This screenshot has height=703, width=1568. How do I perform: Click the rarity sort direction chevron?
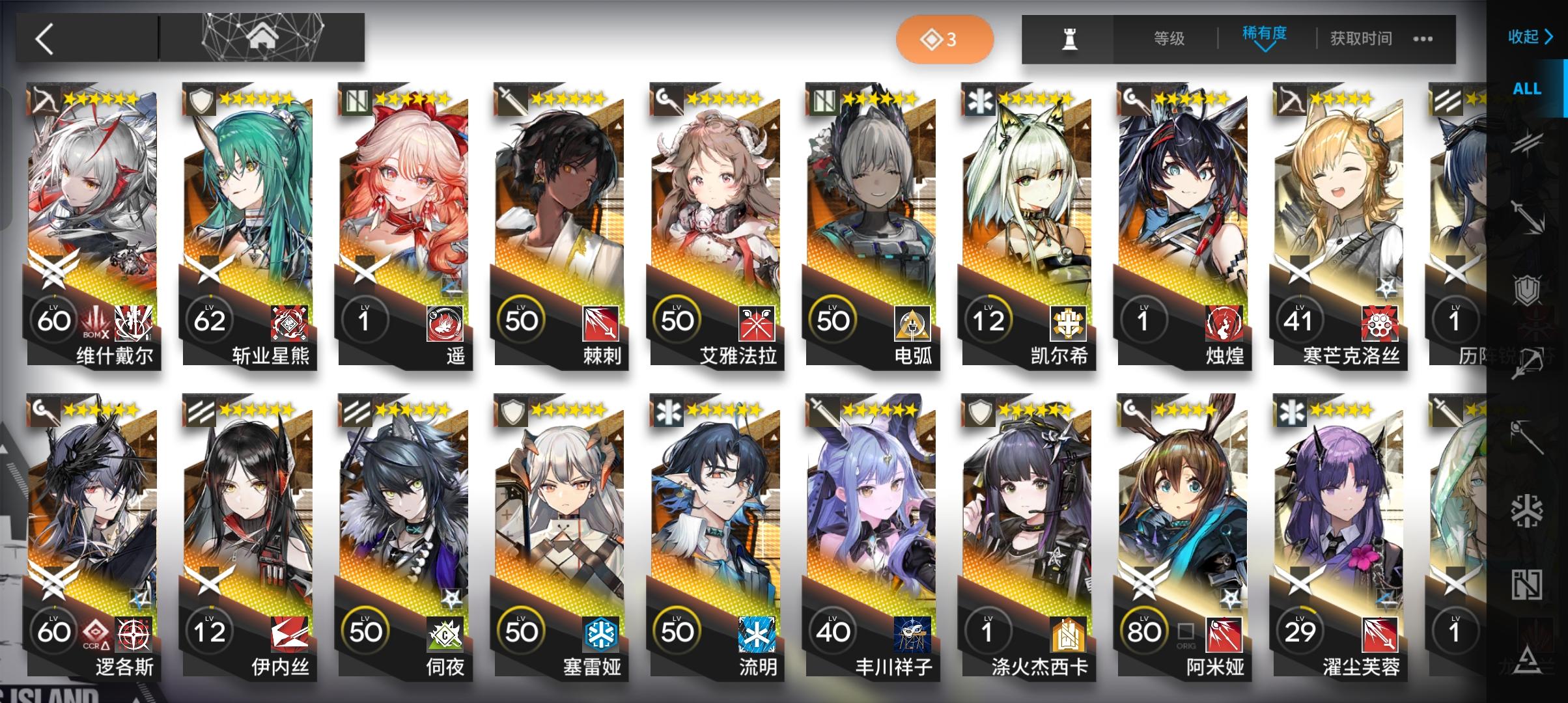[1264, 51]
